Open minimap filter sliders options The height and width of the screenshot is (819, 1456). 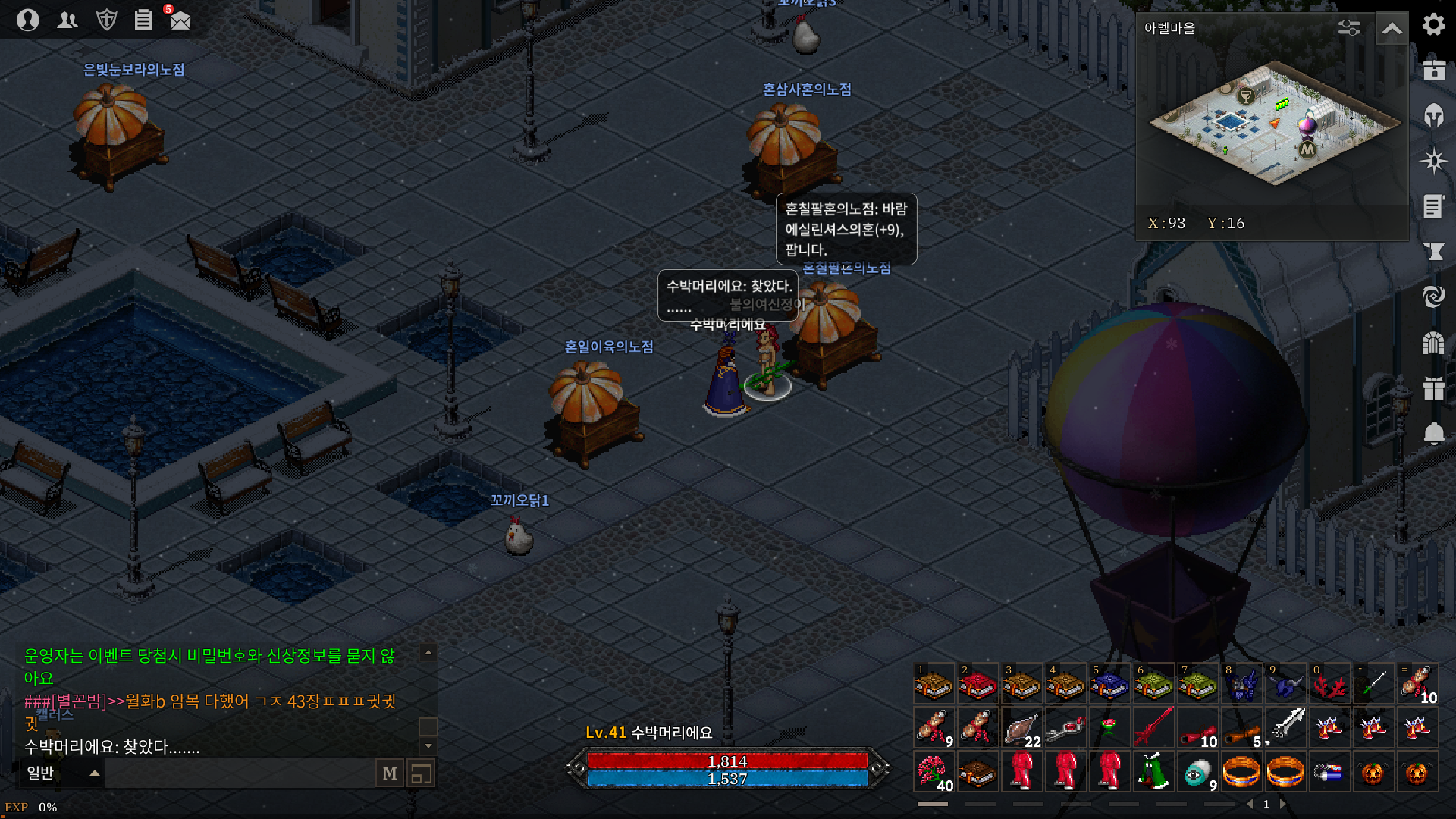click(1349, 28)
